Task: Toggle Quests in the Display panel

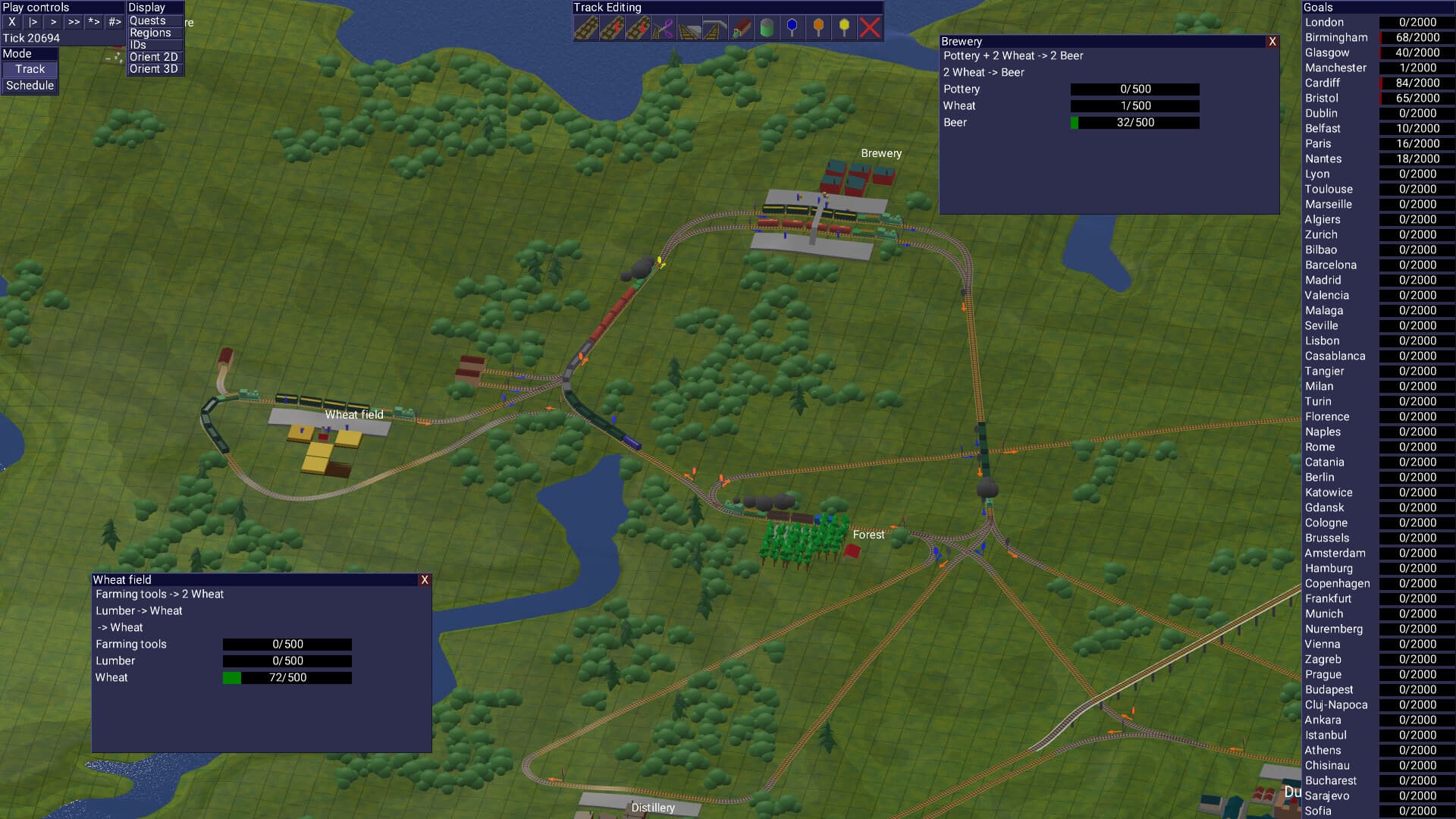Action: [149, 20]
